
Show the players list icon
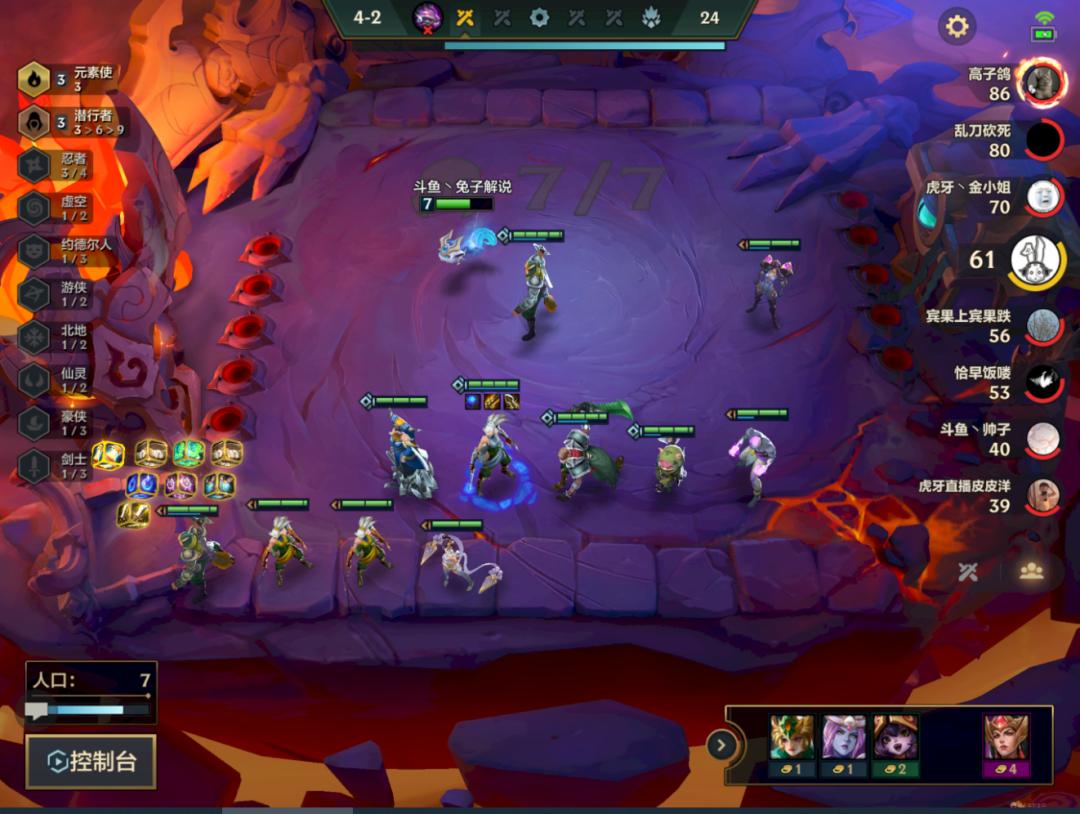1031,571
